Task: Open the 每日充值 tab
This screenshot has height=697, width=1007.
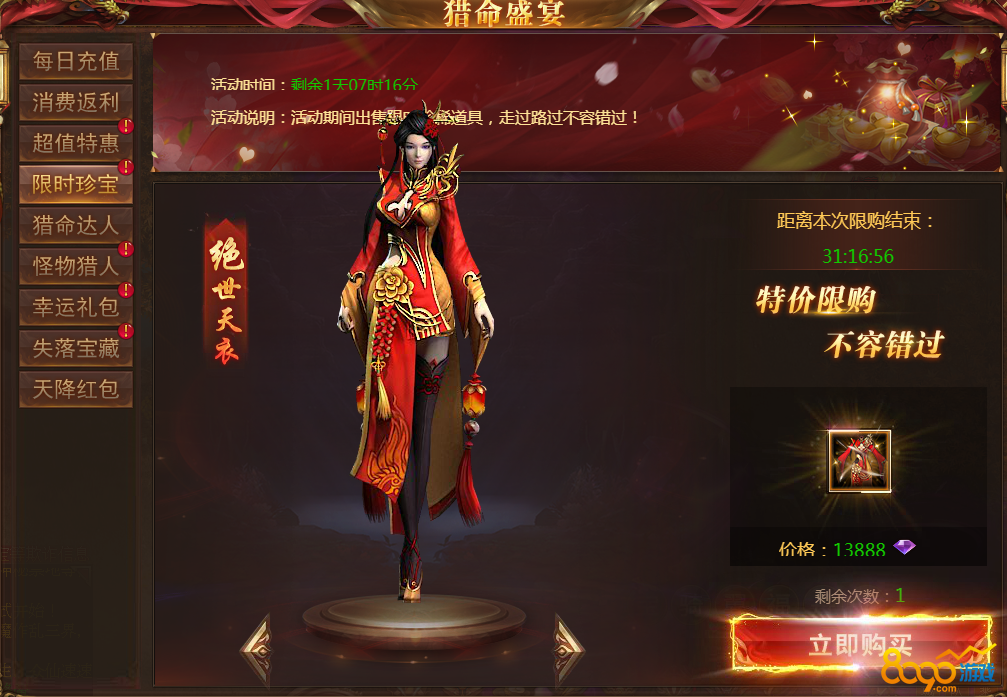Action: coord(76,62)
